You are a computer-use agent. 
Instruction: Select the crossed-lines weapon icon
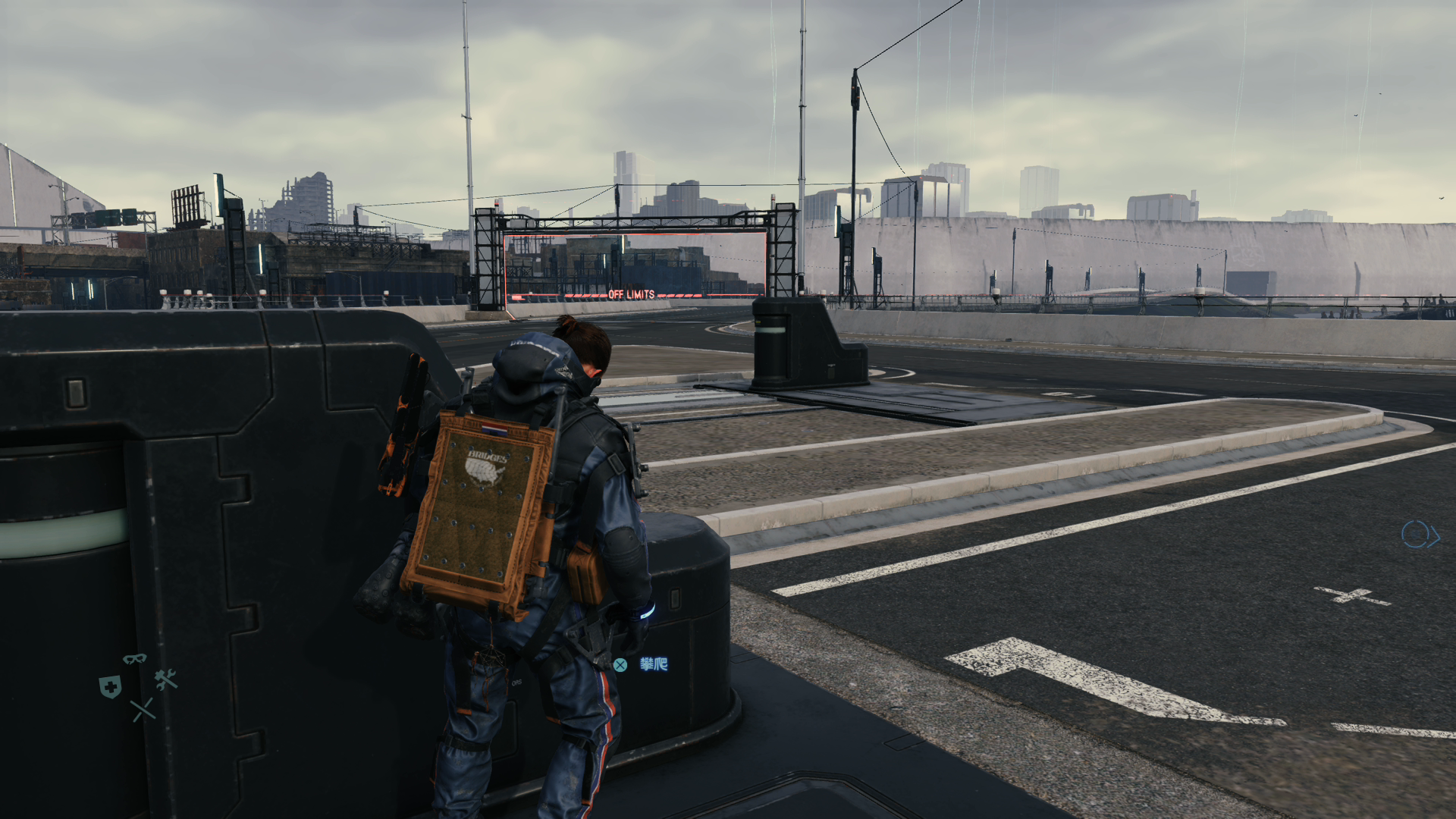point(142,711)
